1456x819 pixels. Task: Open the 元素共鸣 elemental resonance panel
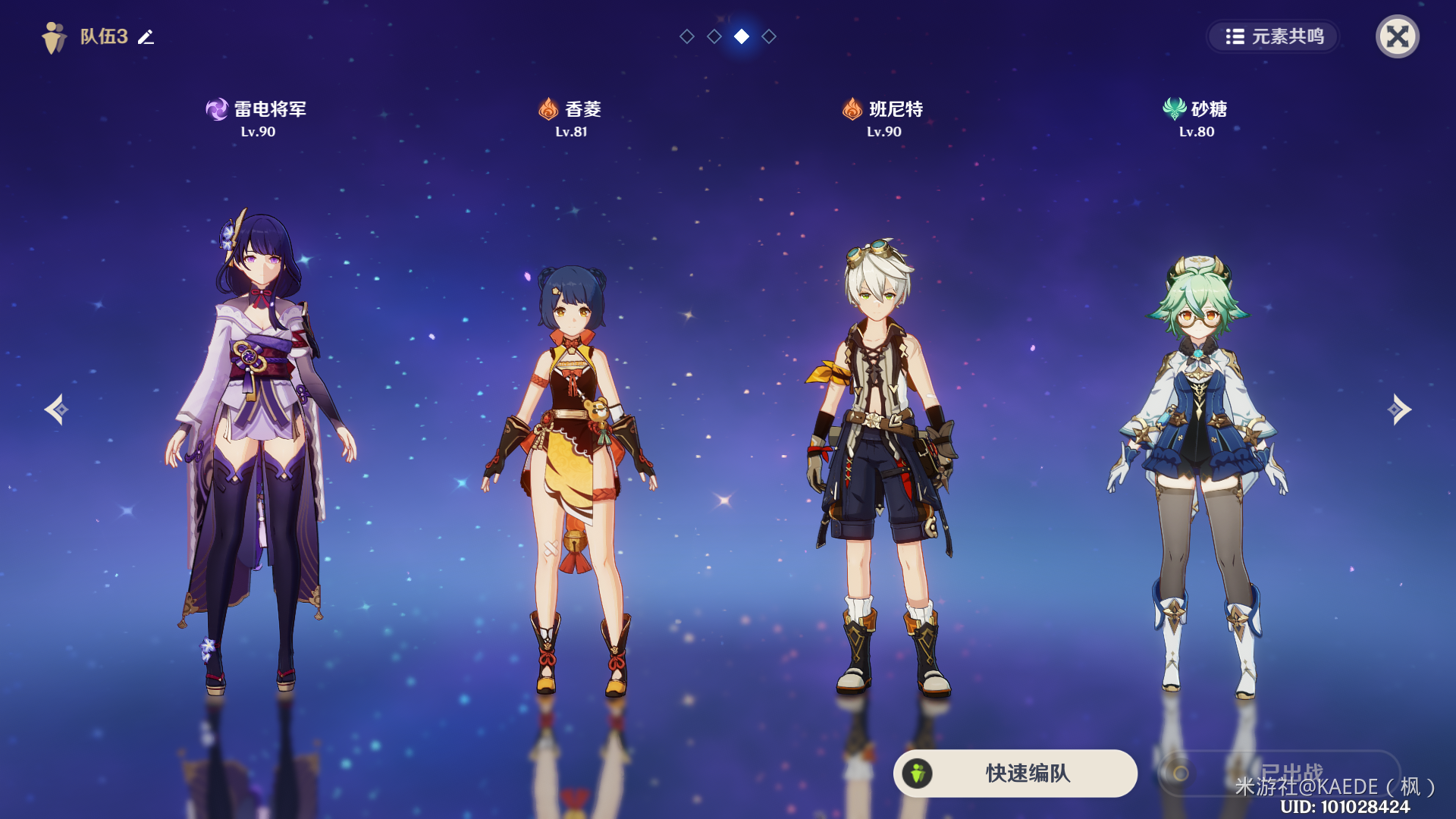tap(1274, 36)
